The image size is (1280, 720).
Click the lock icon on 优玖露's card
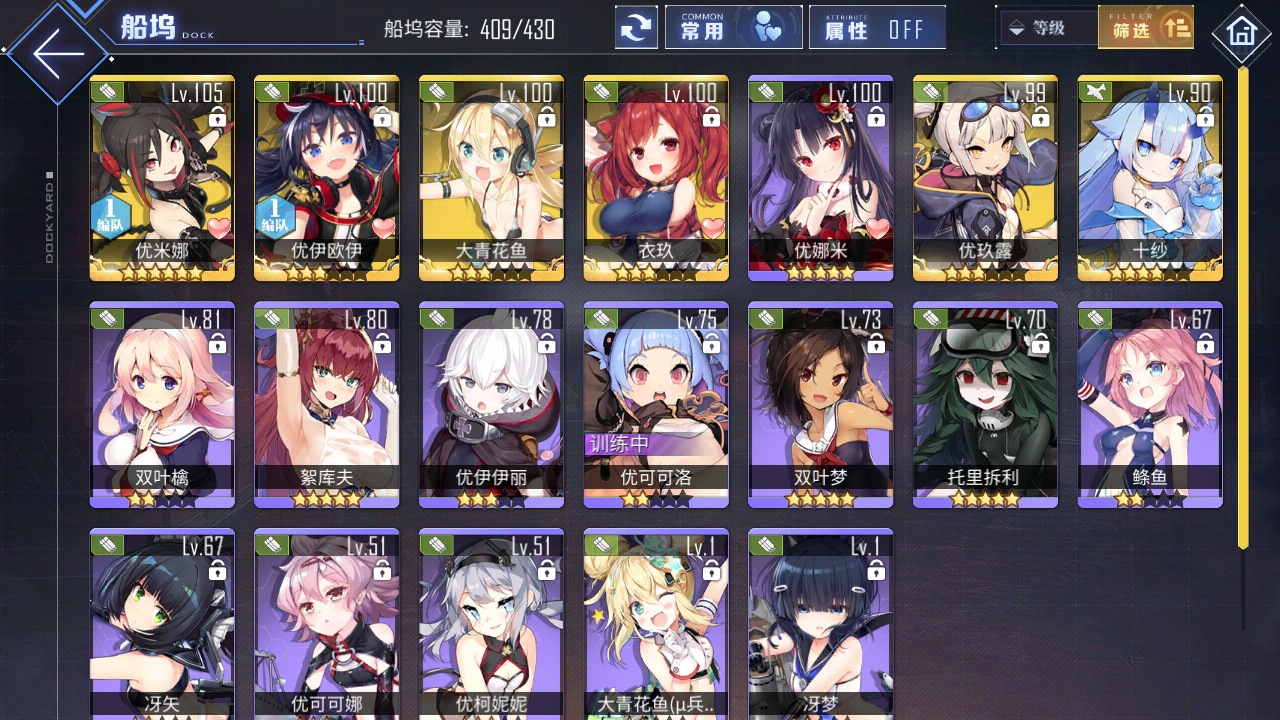click(1040, 115)
